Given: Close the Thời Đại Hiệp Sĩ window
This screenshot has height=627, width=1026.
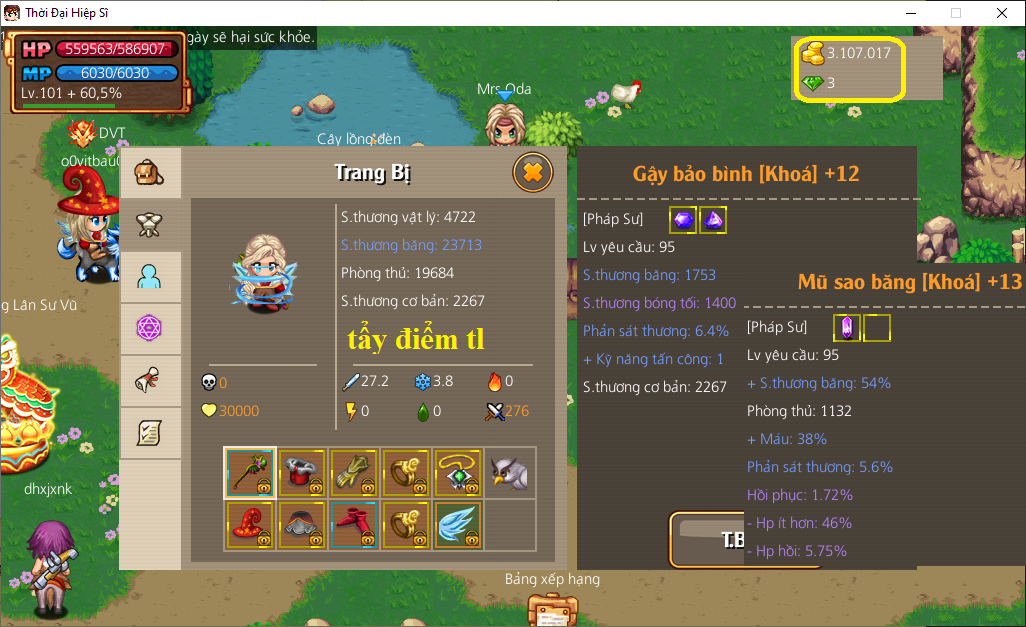Looking at the screenshot, I should [1001, 13].
